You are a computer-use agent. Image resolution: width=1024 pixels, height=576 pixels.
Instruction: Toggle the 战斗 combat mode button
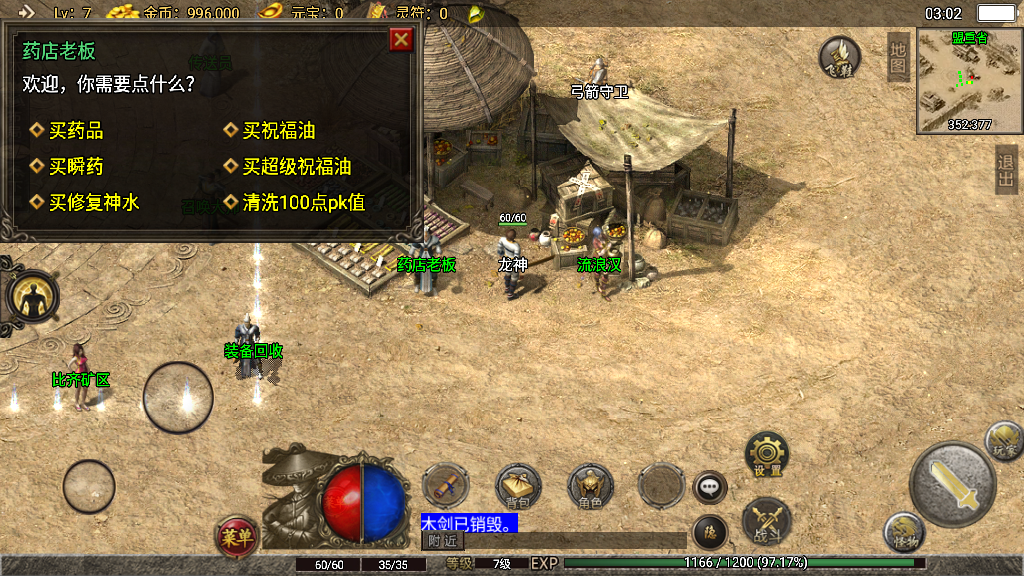767,521
